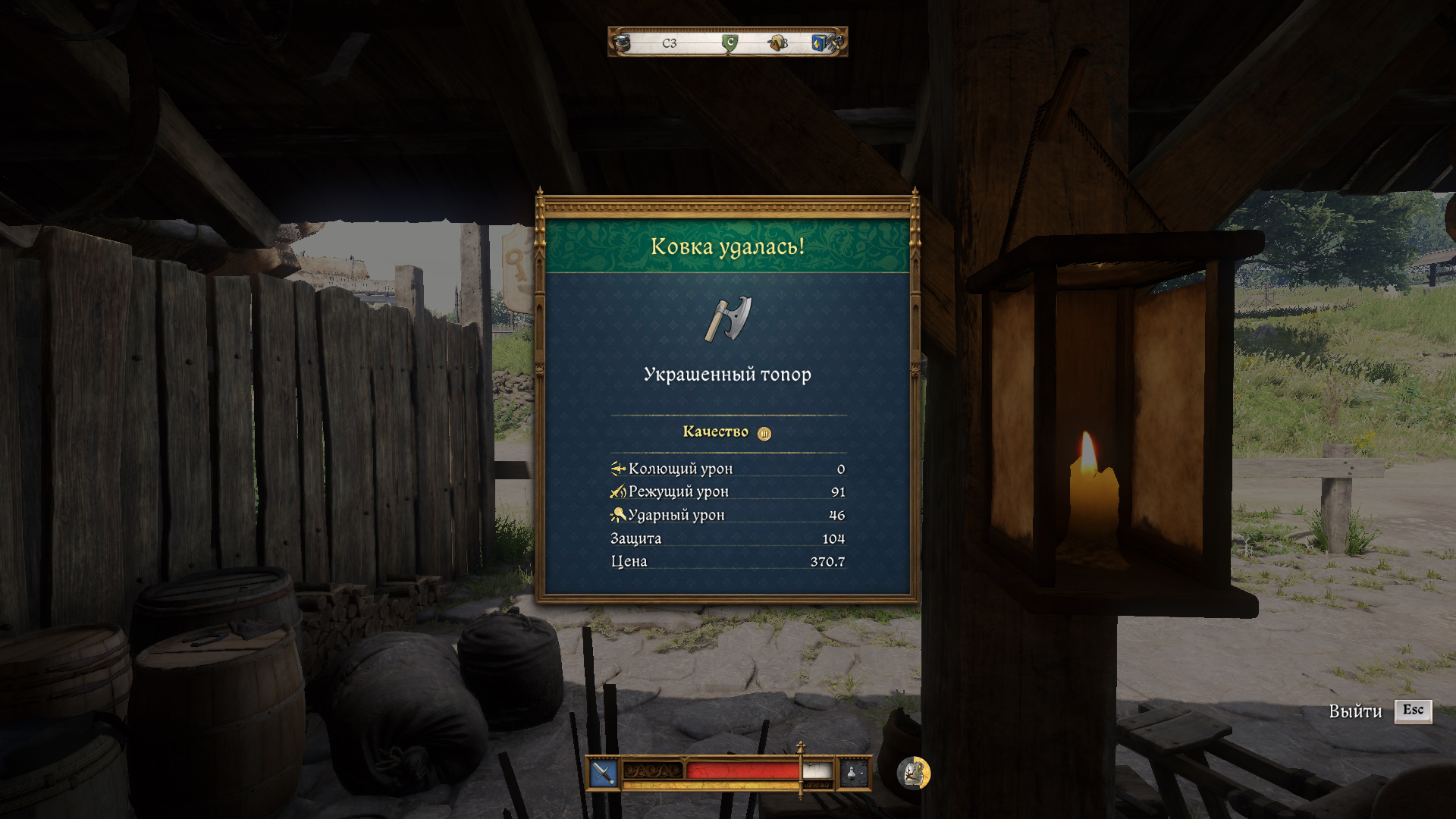Click the Выйти exit label

[1355, 711]
